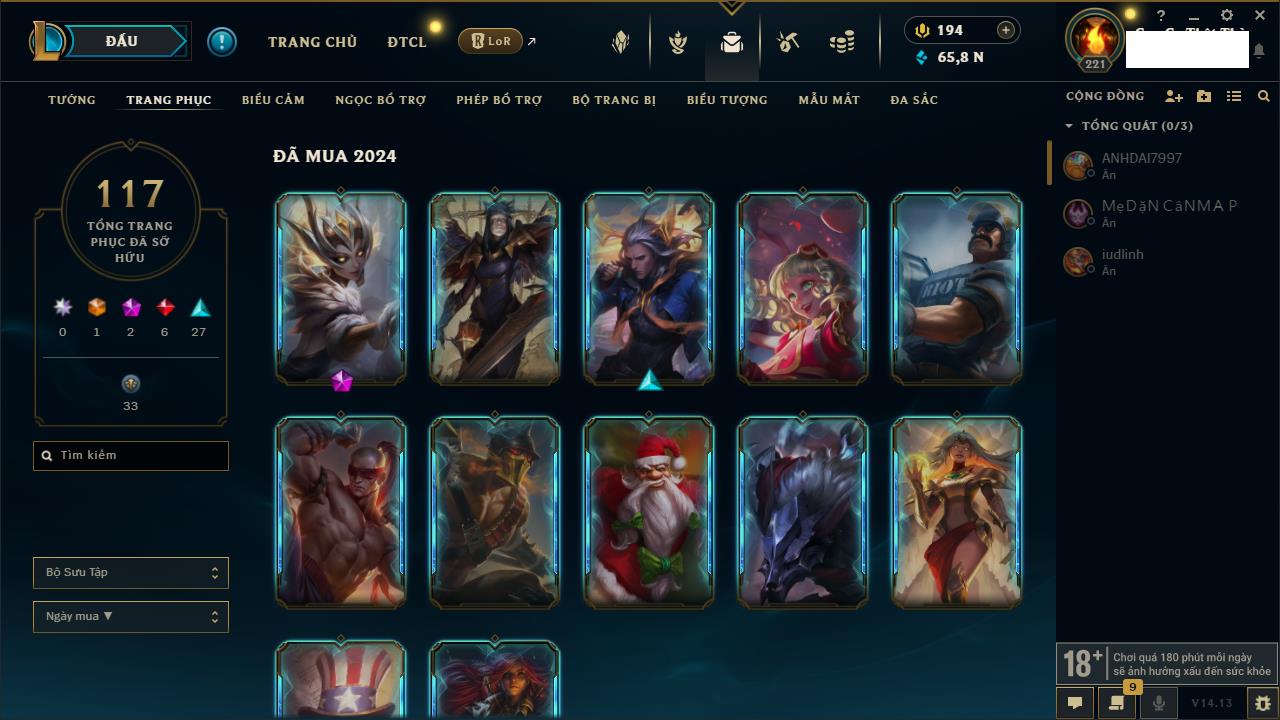Screen dimensions: 1280x720
Task: Click the ĐẤU play button
Action: pyautogui.click(x=122, y=41)
